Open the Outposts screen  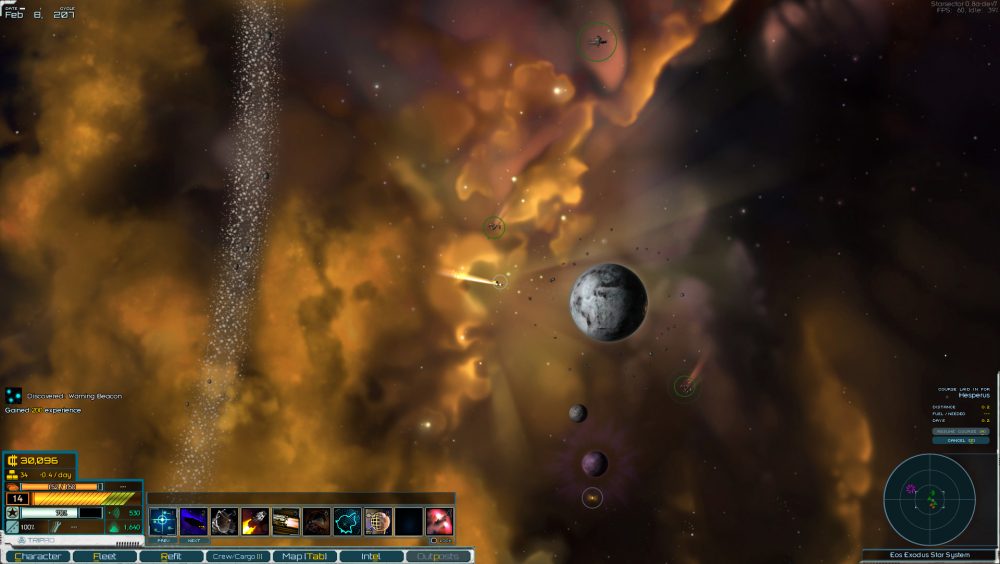coord(438,556)
